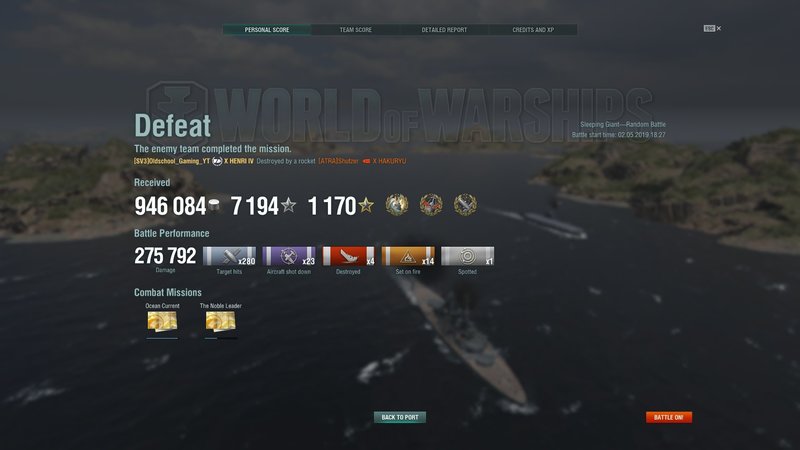
Task: Select the Personal Score tab
Action: pyautogui.click(x=266, y=30)
